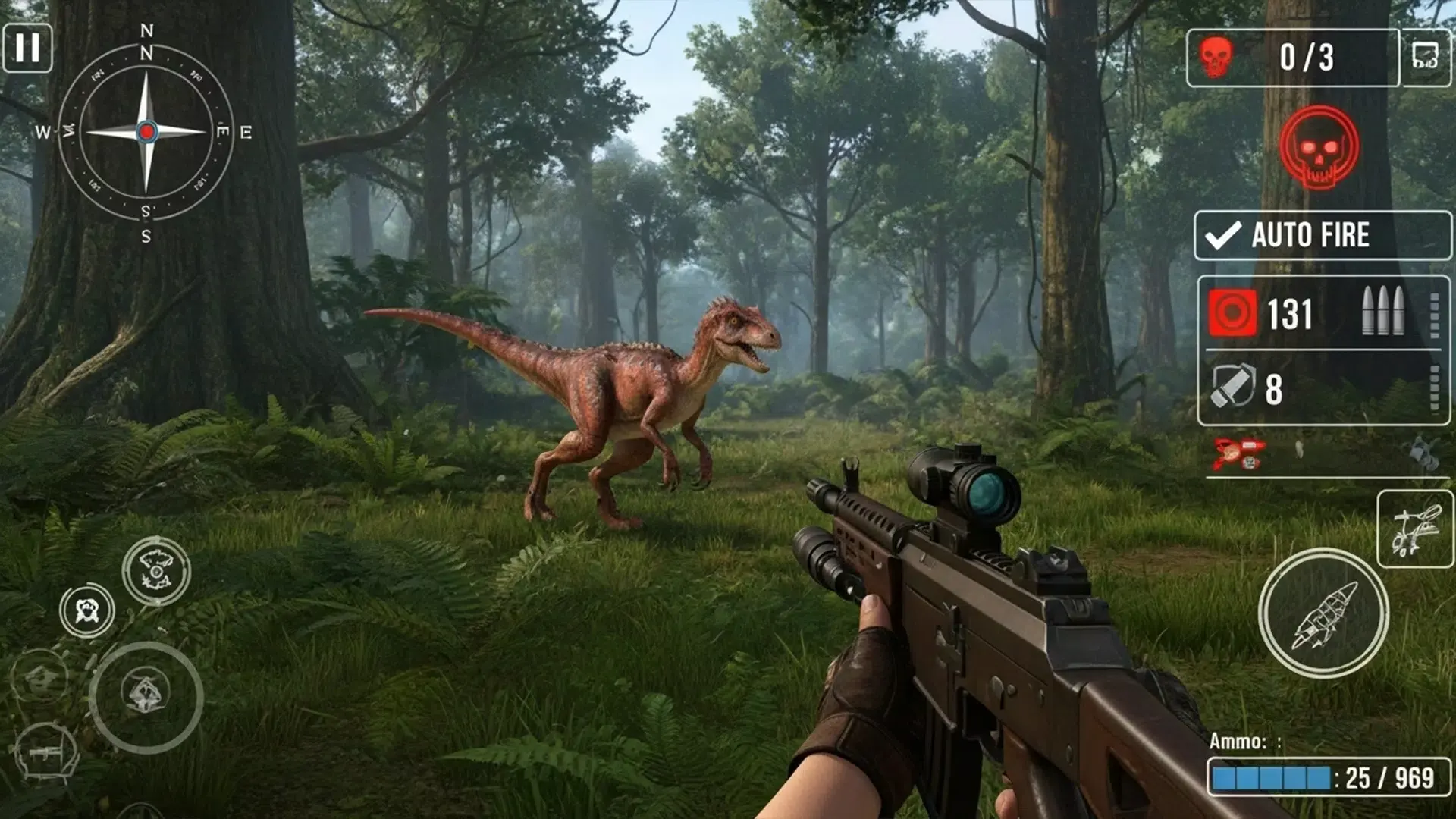
Task: Tap the three bullets icon
Action: (x=1382, y=311)
